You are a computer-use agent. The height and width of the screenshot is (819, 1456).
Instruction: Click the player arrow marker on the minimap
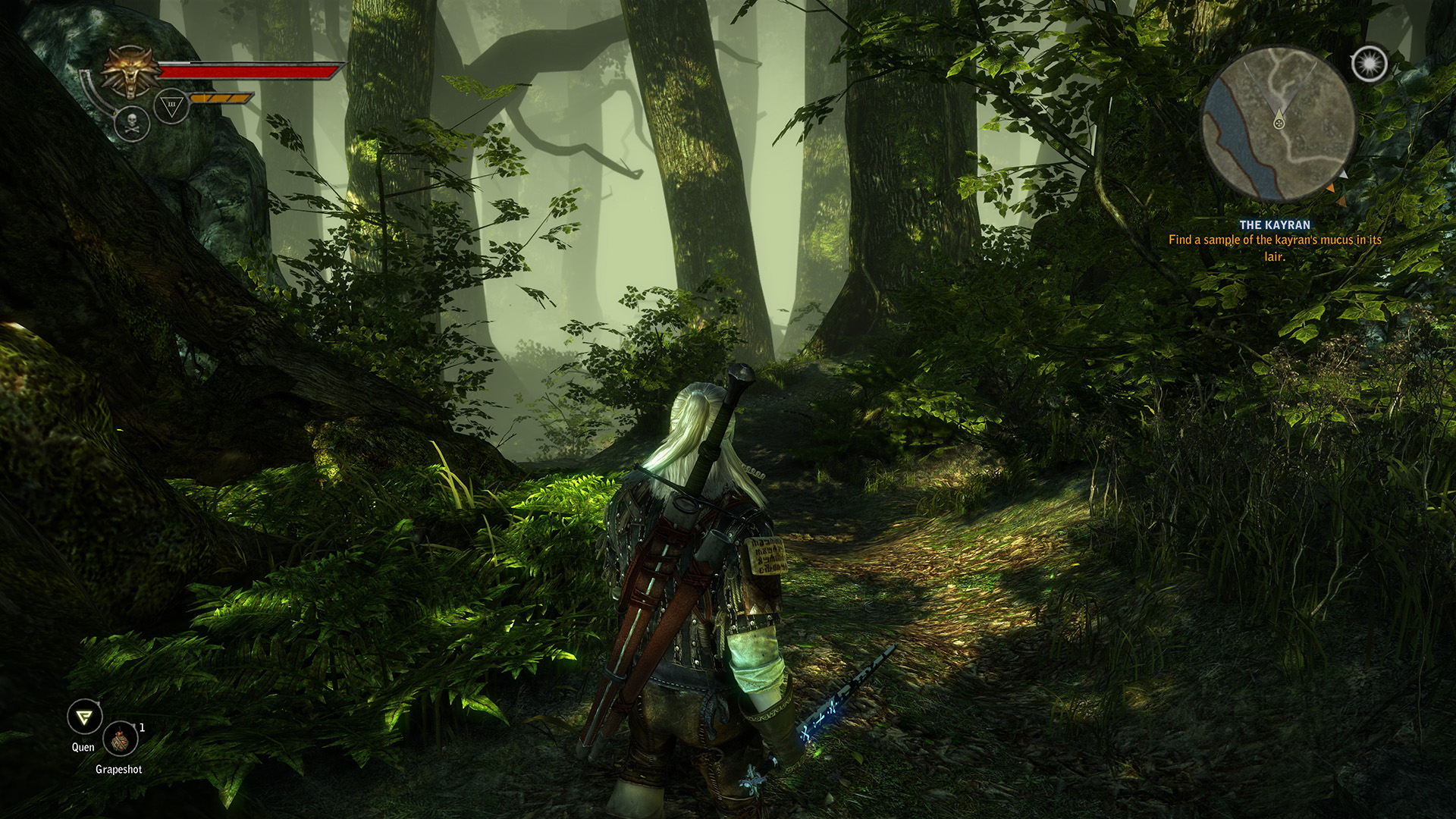pos(1279,121)
